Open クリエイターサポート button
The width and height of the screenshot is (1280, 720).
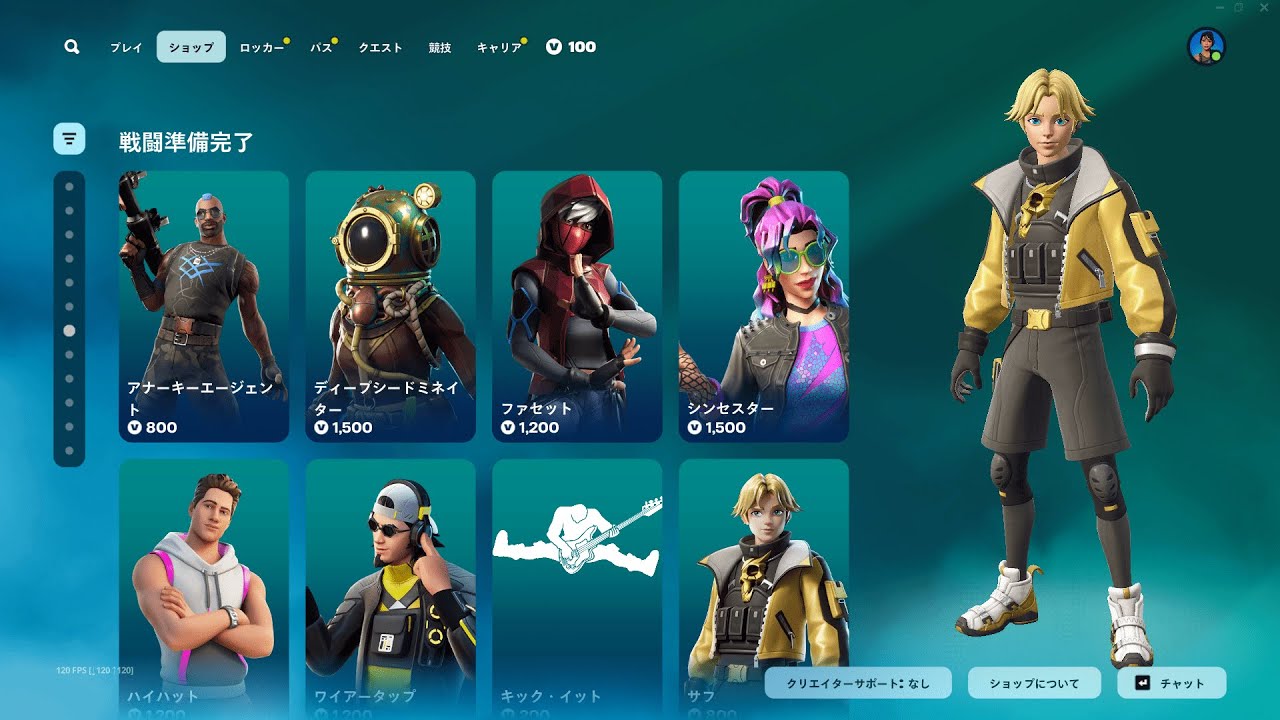pos(859,683)
